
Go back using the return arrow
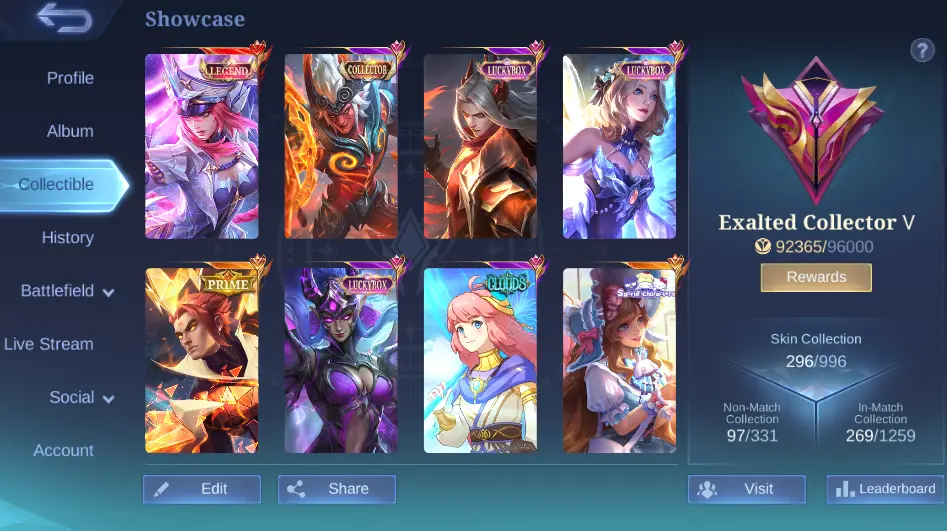65,18
